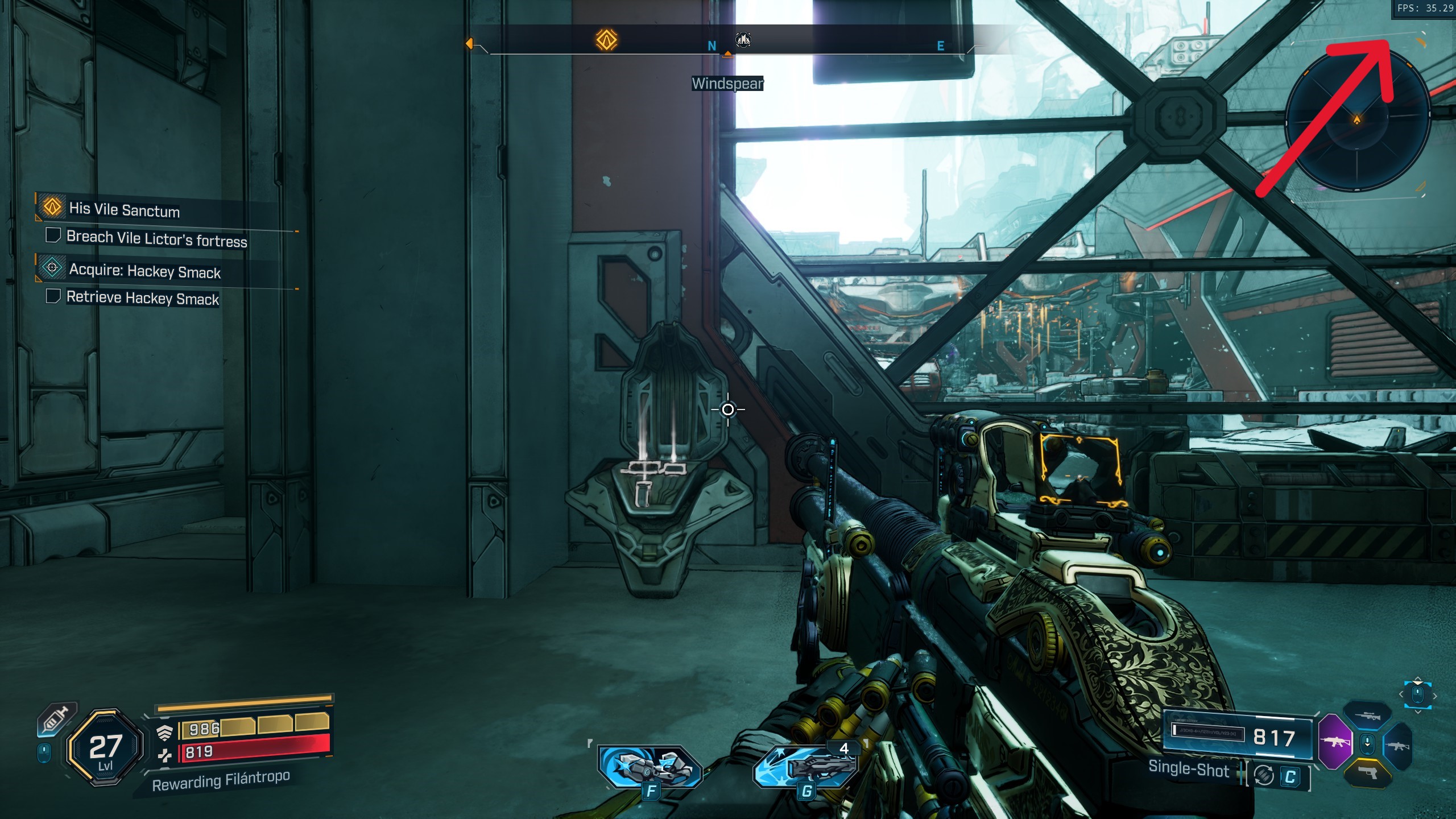Open the circular minimap
The width and height of the screenshot is (1456, 819).
pos(1357,121)
